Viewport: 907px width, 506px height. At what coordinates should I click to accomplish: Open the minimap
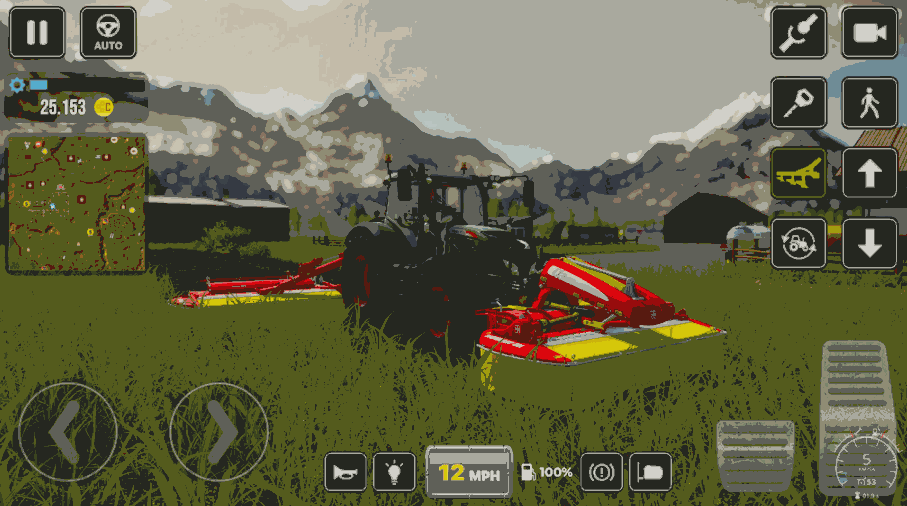77,204
